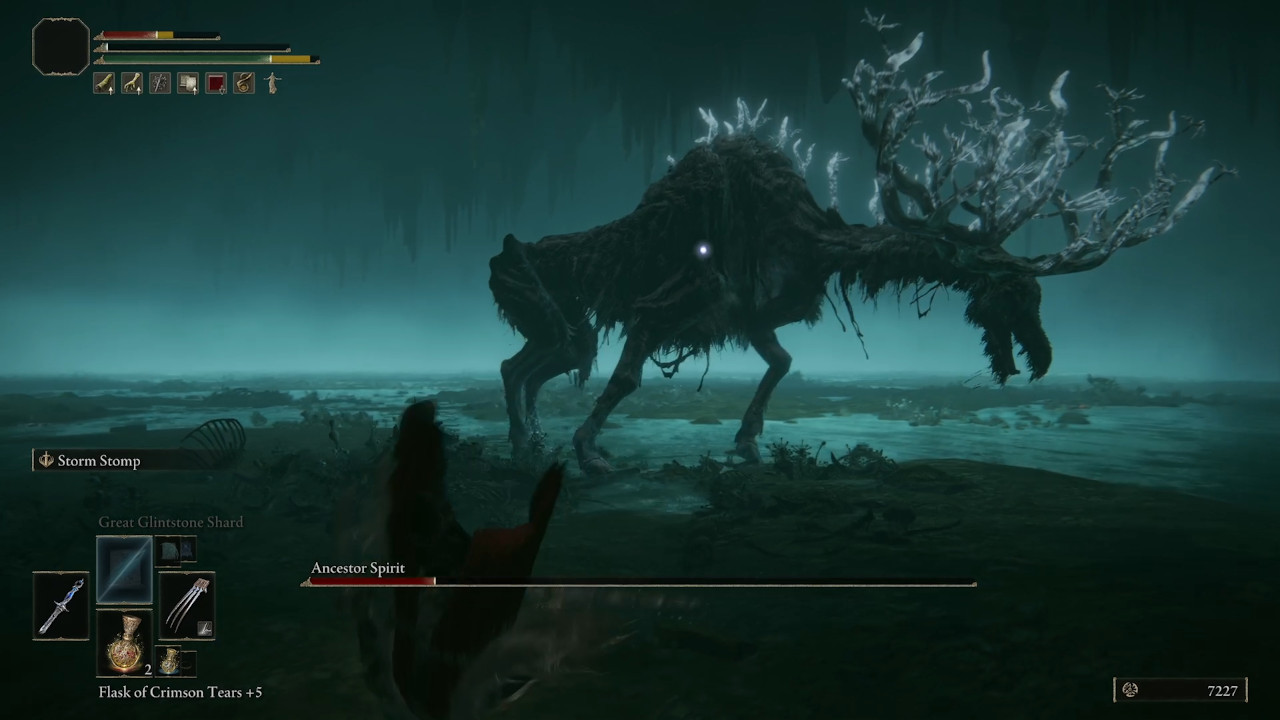Click the Ash of War badge on claws
The width and height of the screenshot is (1280, 720).
point(204,629)
